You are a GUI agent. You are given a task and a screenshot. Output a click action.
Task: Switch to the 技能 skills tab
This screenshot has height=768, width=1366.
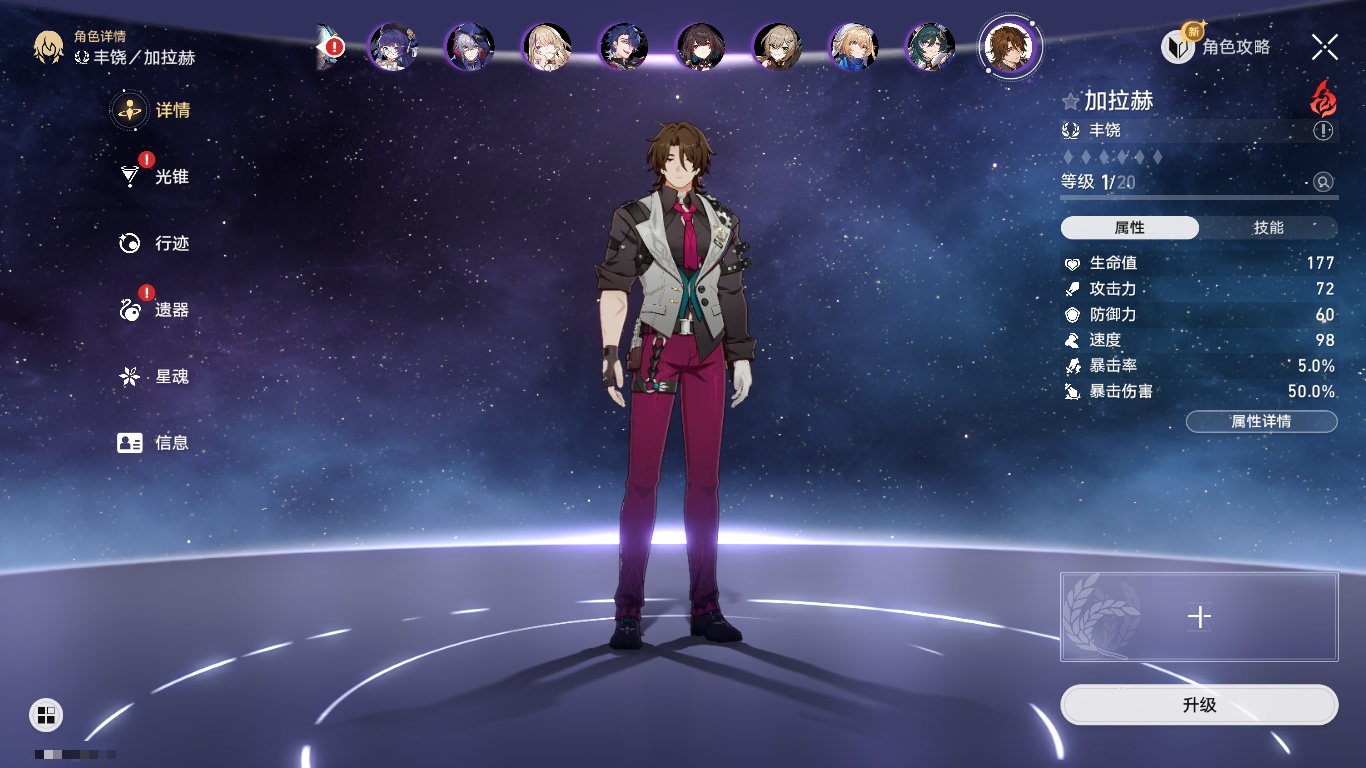click(1268, 228)
